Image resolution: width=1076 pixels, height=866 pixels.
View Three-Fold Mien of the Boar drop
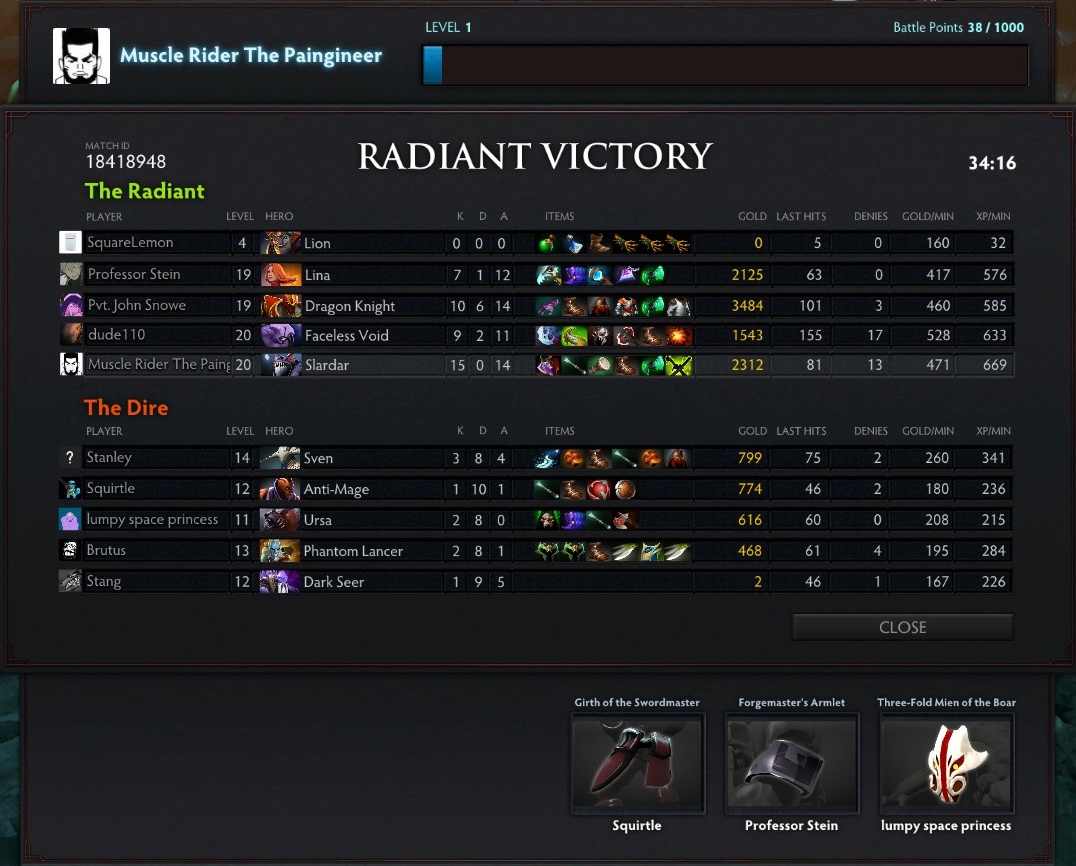pyautogui.click(x=946, y=764)
